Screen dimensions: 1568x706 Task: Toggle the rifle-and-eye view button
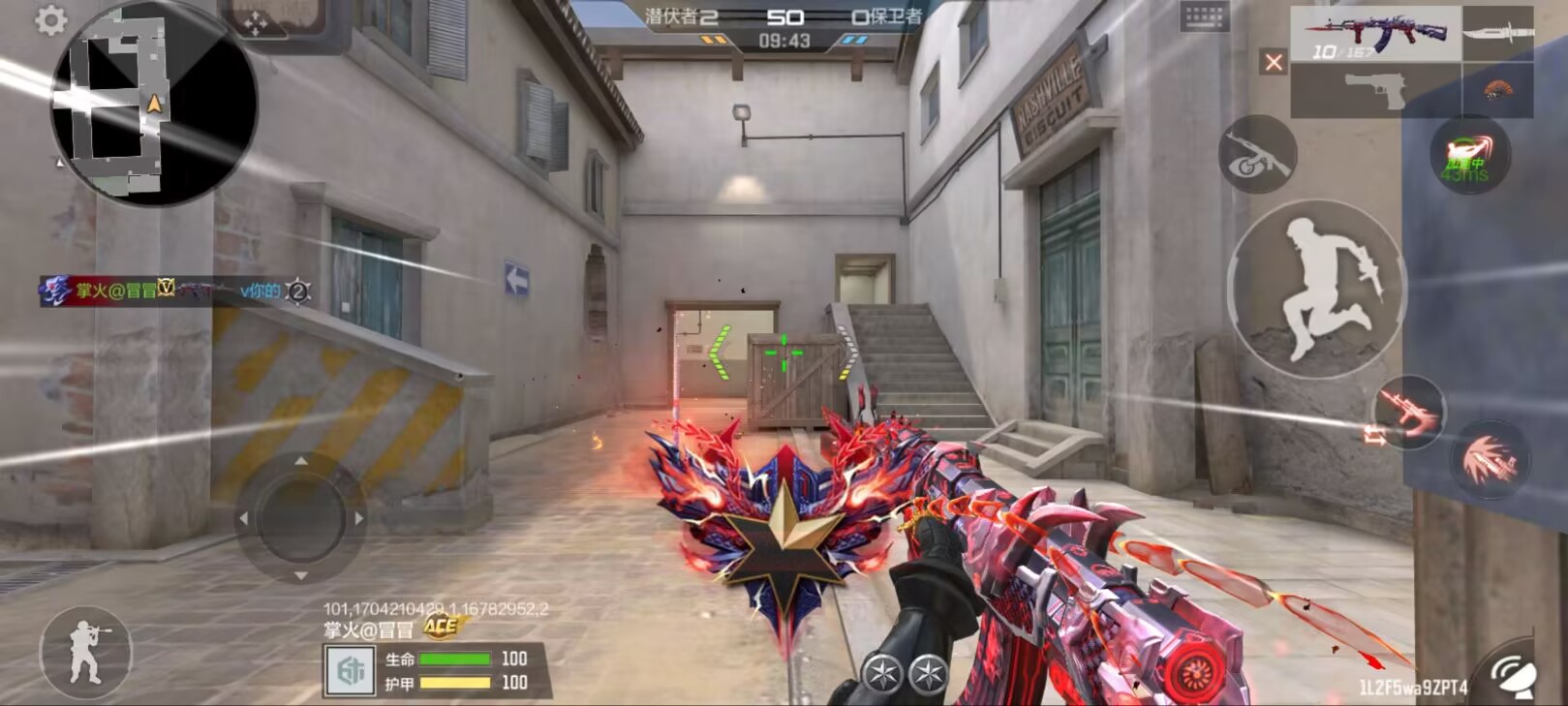click(1257, 155)
